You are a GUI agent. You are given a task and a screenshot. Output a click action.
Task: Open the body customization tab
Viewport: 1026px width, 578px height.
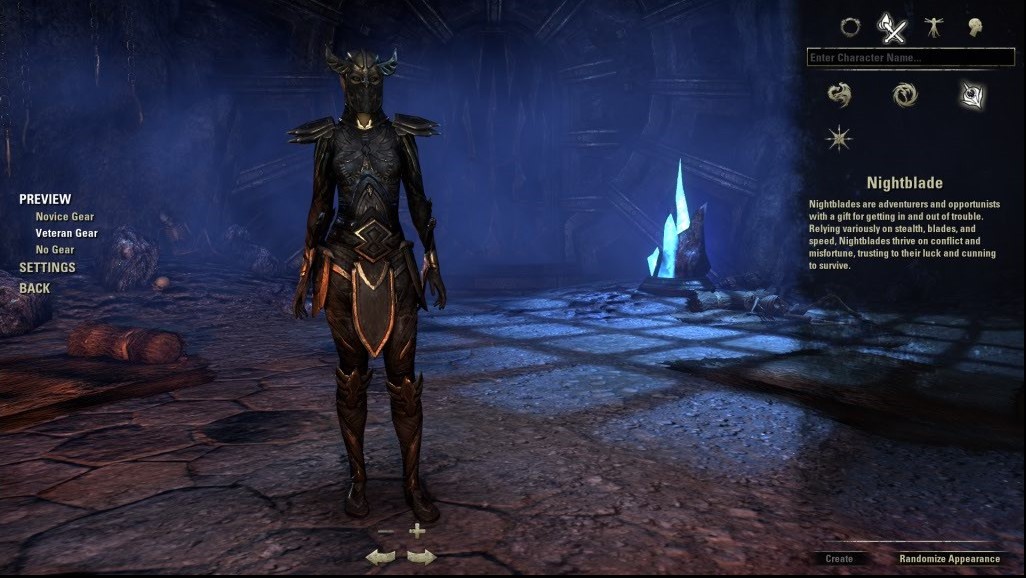934,27
